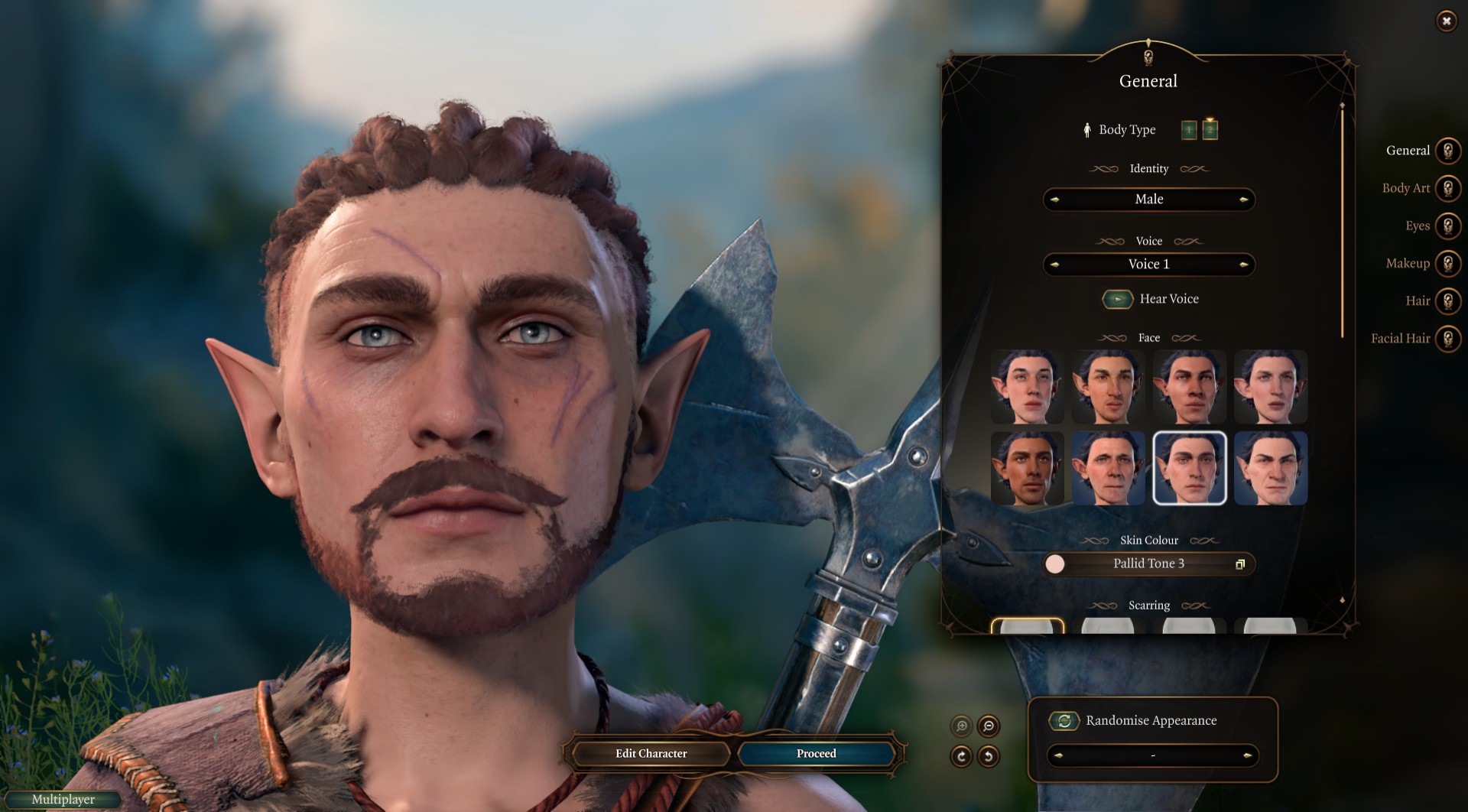The width and height of the screenshot is (1468, 812).
Task: Select body type 1
Action: (x=1189, y=130)
